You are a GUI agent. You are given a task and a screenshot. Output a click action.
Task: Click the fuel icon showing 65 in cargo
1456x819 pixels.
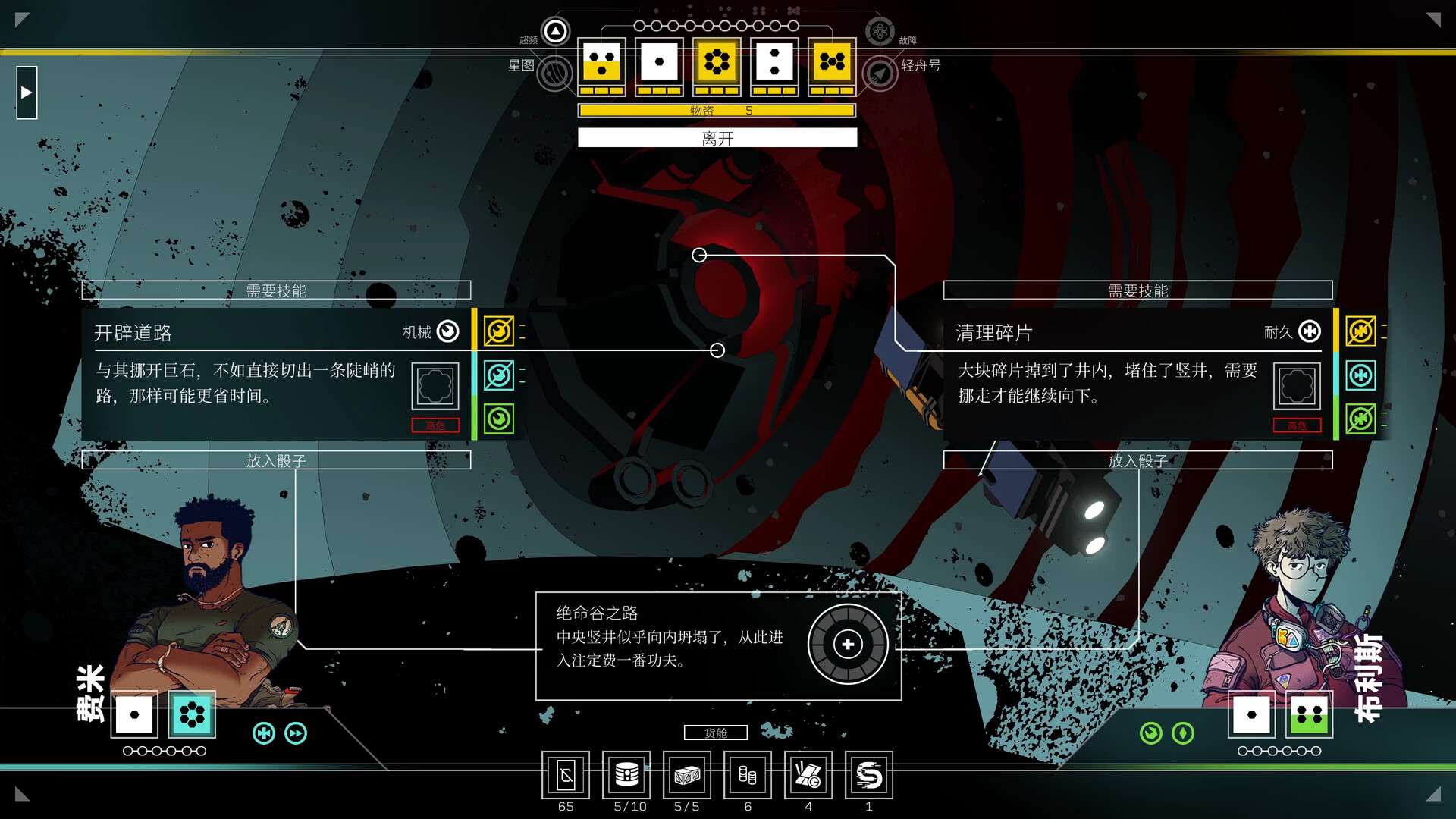click(566, 776)
